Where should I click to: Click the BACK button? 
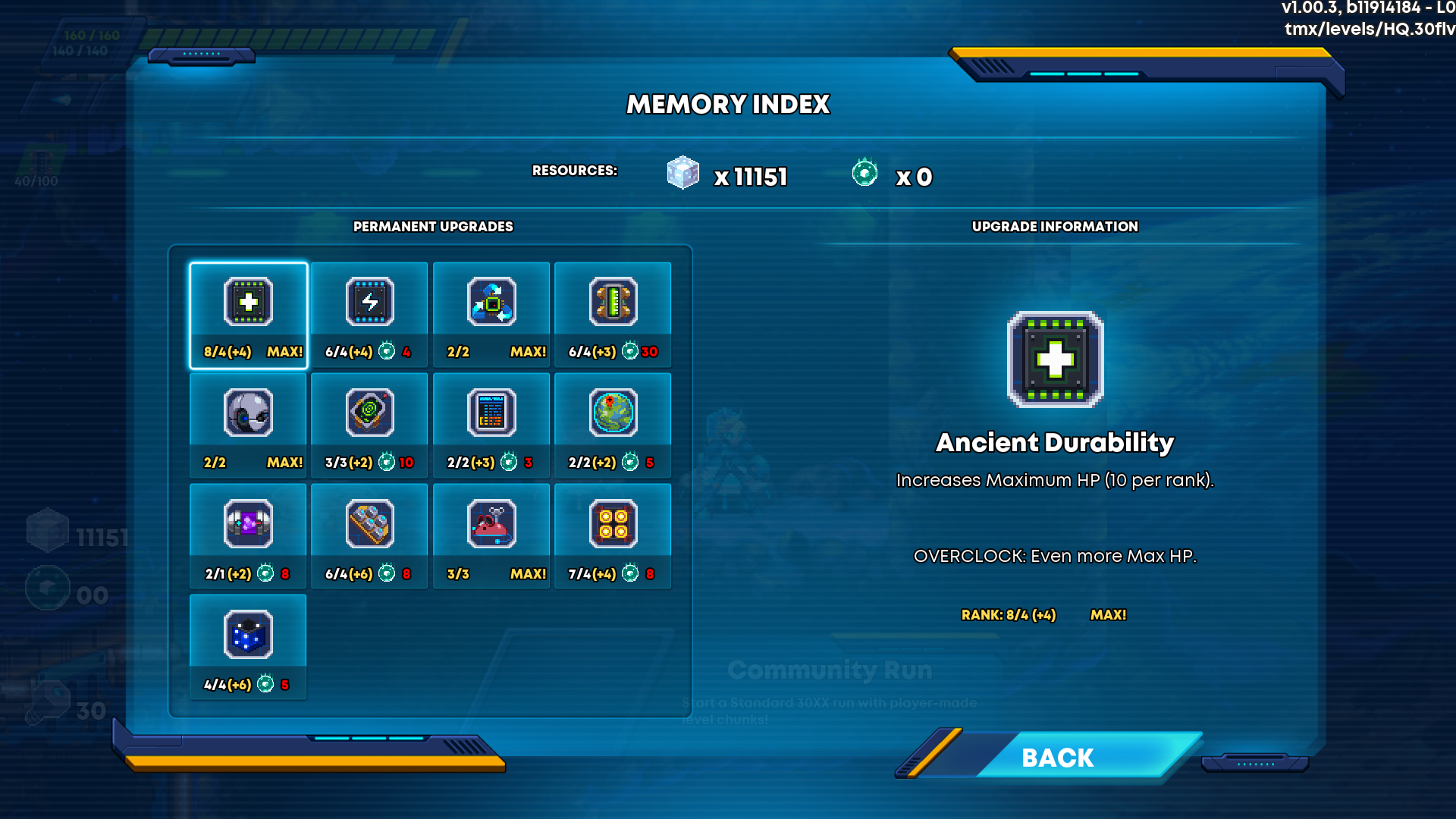point(1057,757)
